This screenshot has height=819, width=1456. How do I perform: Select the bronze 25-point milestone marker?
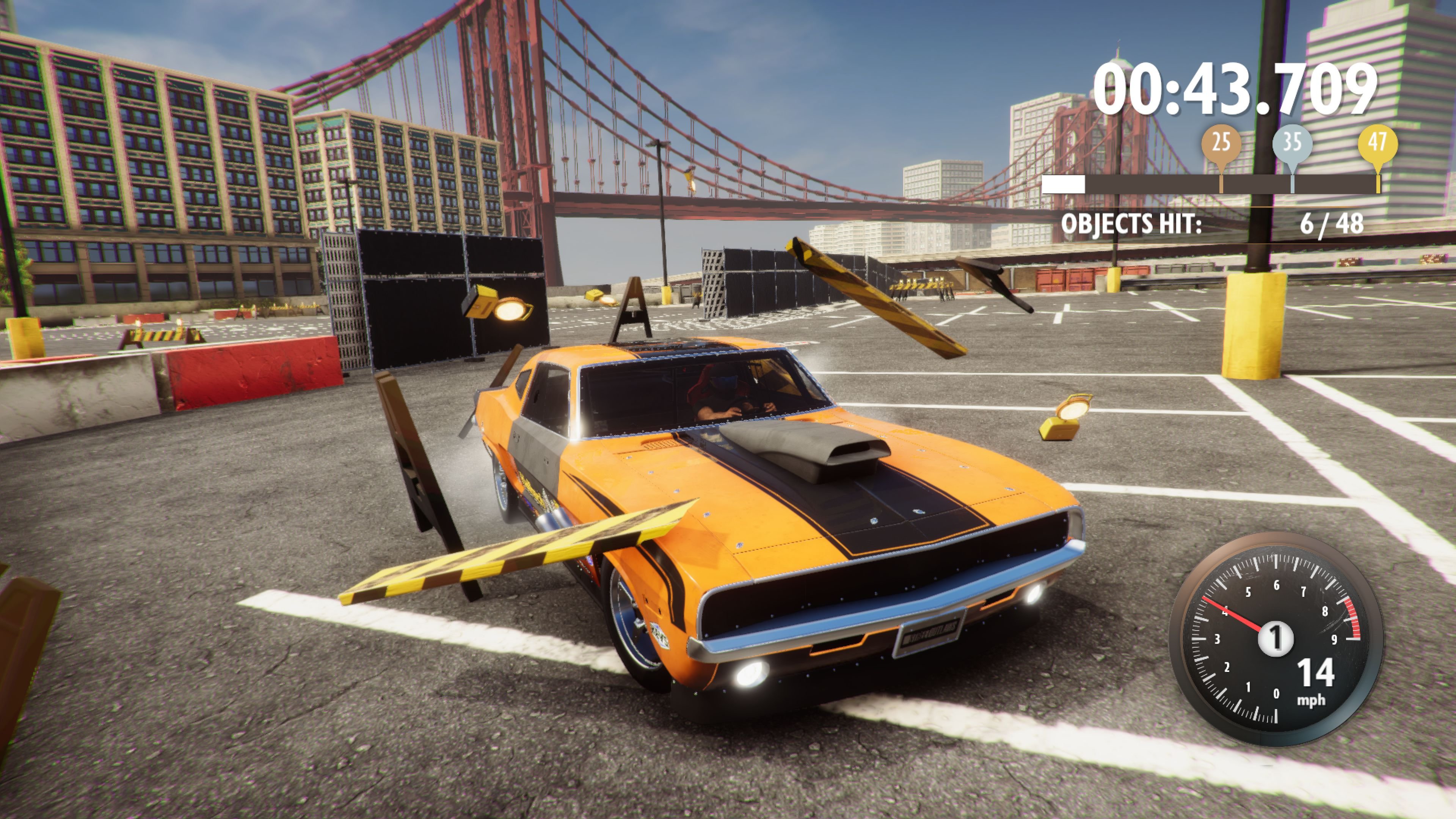point(1222,143)
